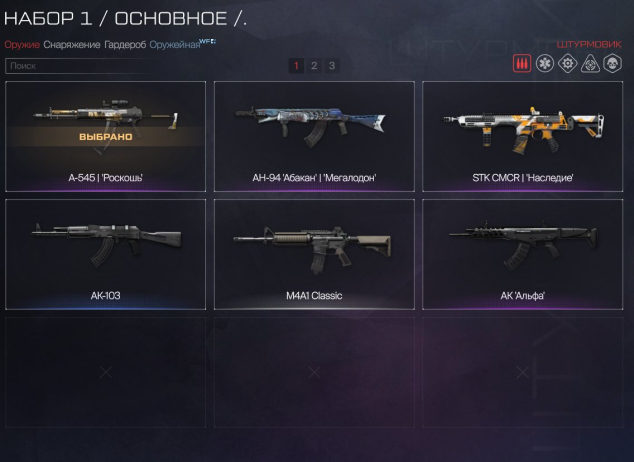
Task: Select the A-545 'Роскошь' weapon card
Action: coord(105,136)
